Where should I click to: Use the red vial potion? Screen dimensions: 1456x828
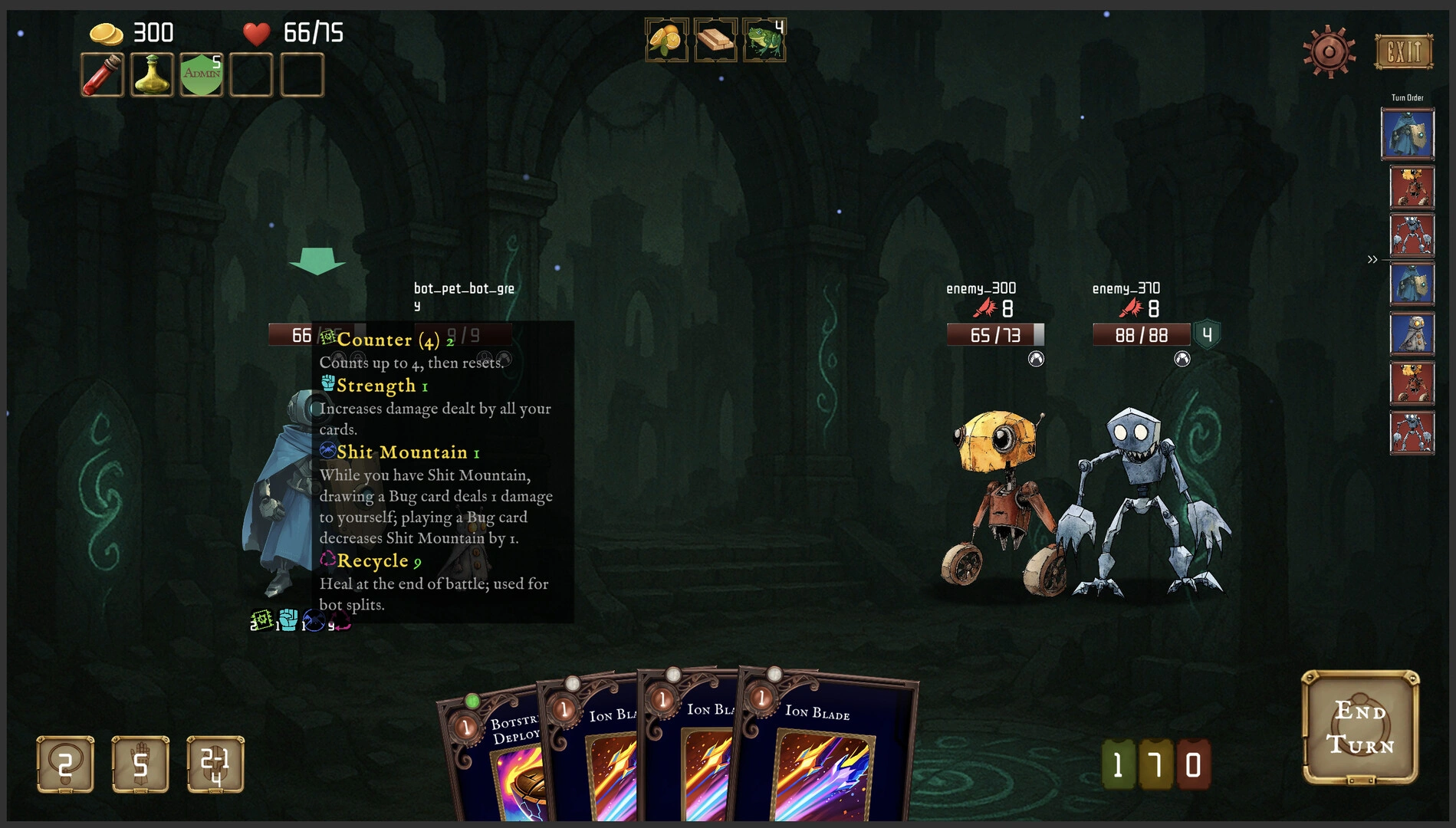coord(102,75)
